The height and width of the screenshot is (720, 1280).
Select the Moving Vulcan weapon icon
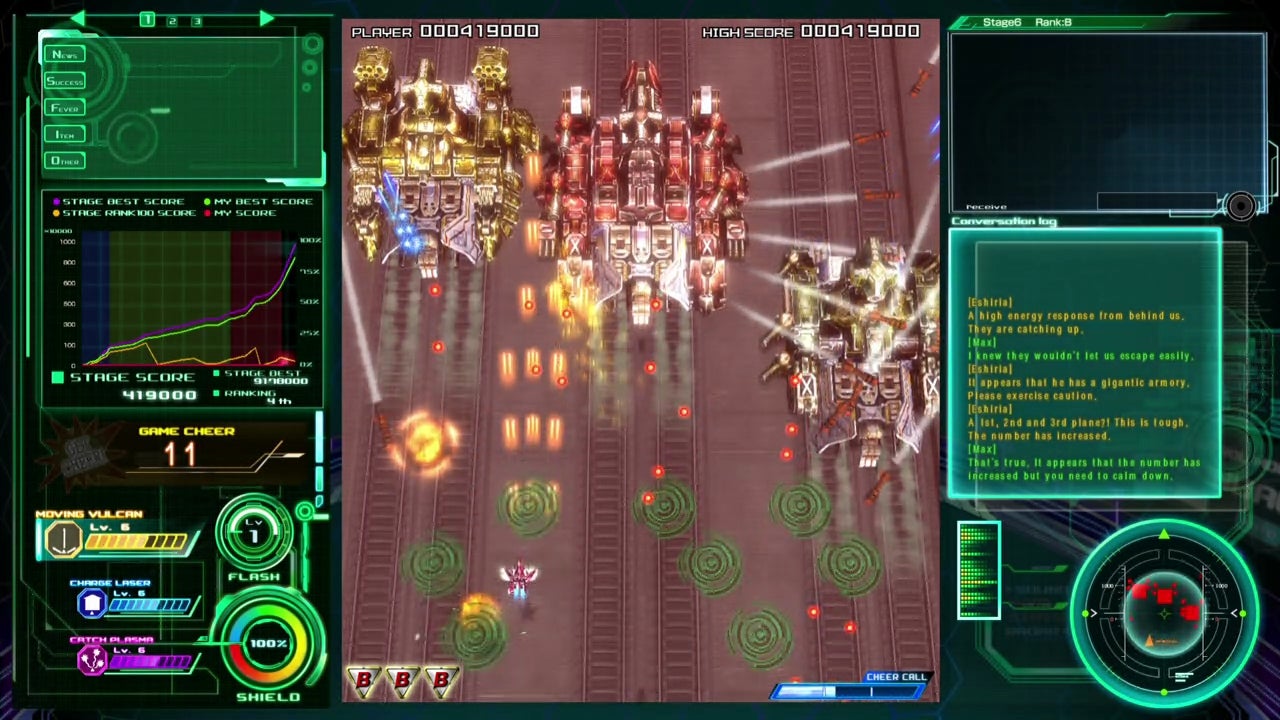63,540
